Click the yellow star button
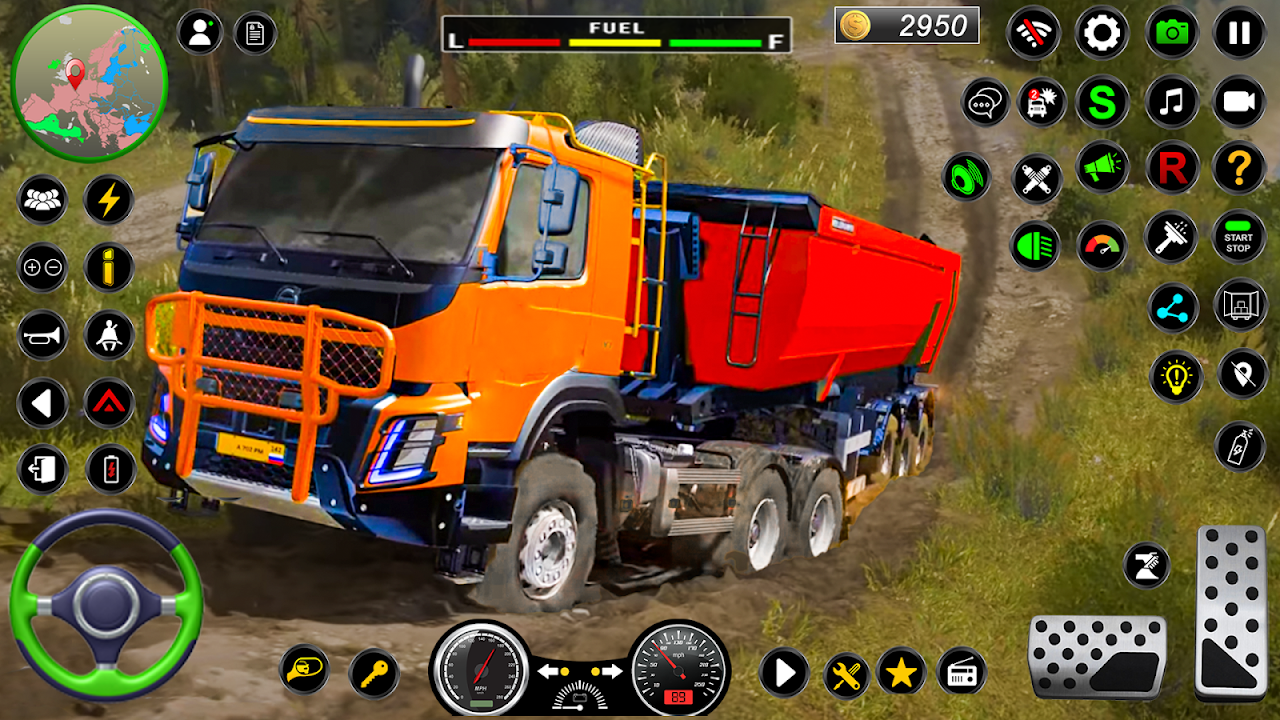The height and width of the screenshot is (720, 1280). (x=901, y=672)
